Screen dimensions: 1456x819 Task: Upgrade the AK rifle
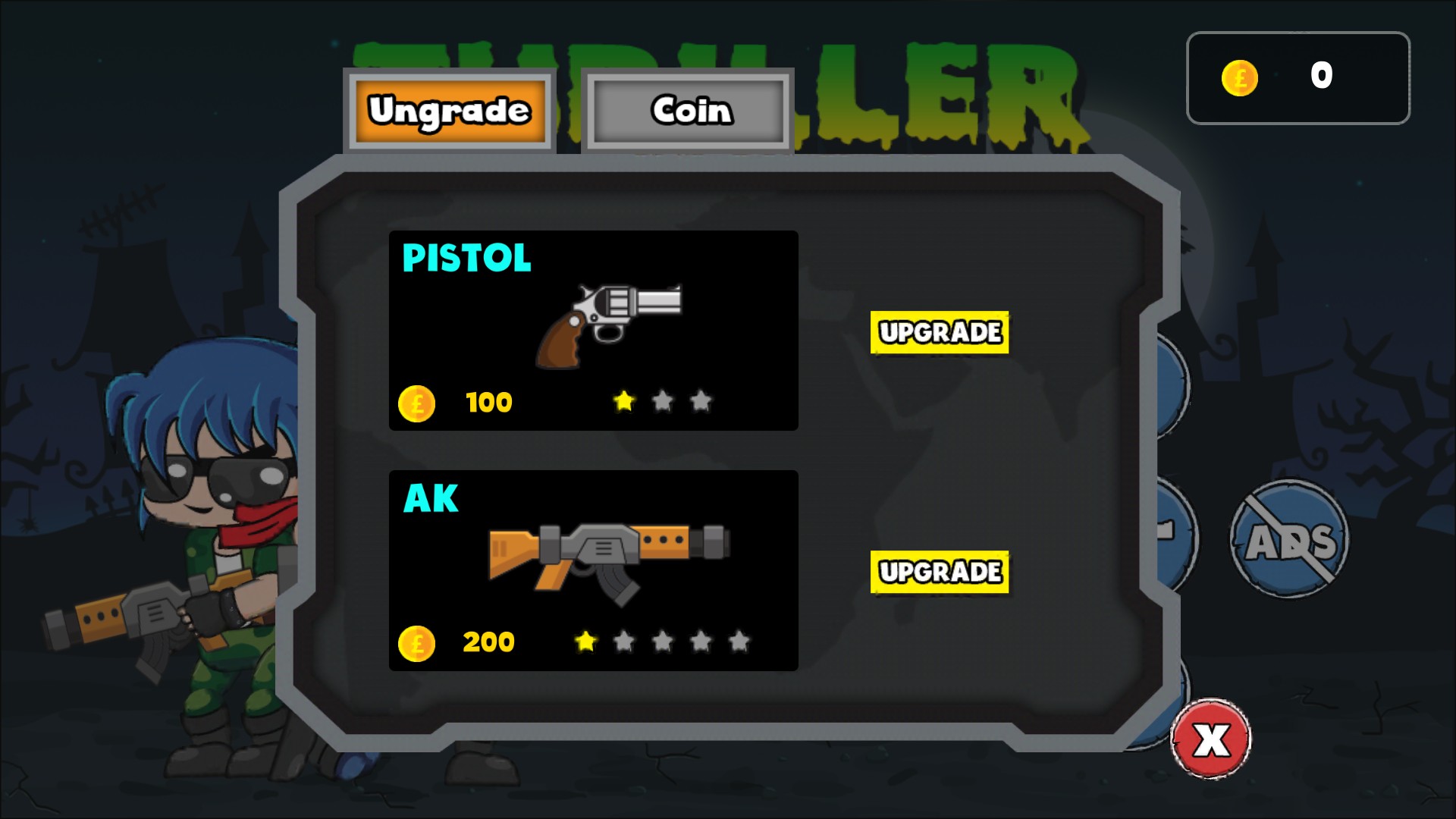pyautogui.click(x=939, y=572)
